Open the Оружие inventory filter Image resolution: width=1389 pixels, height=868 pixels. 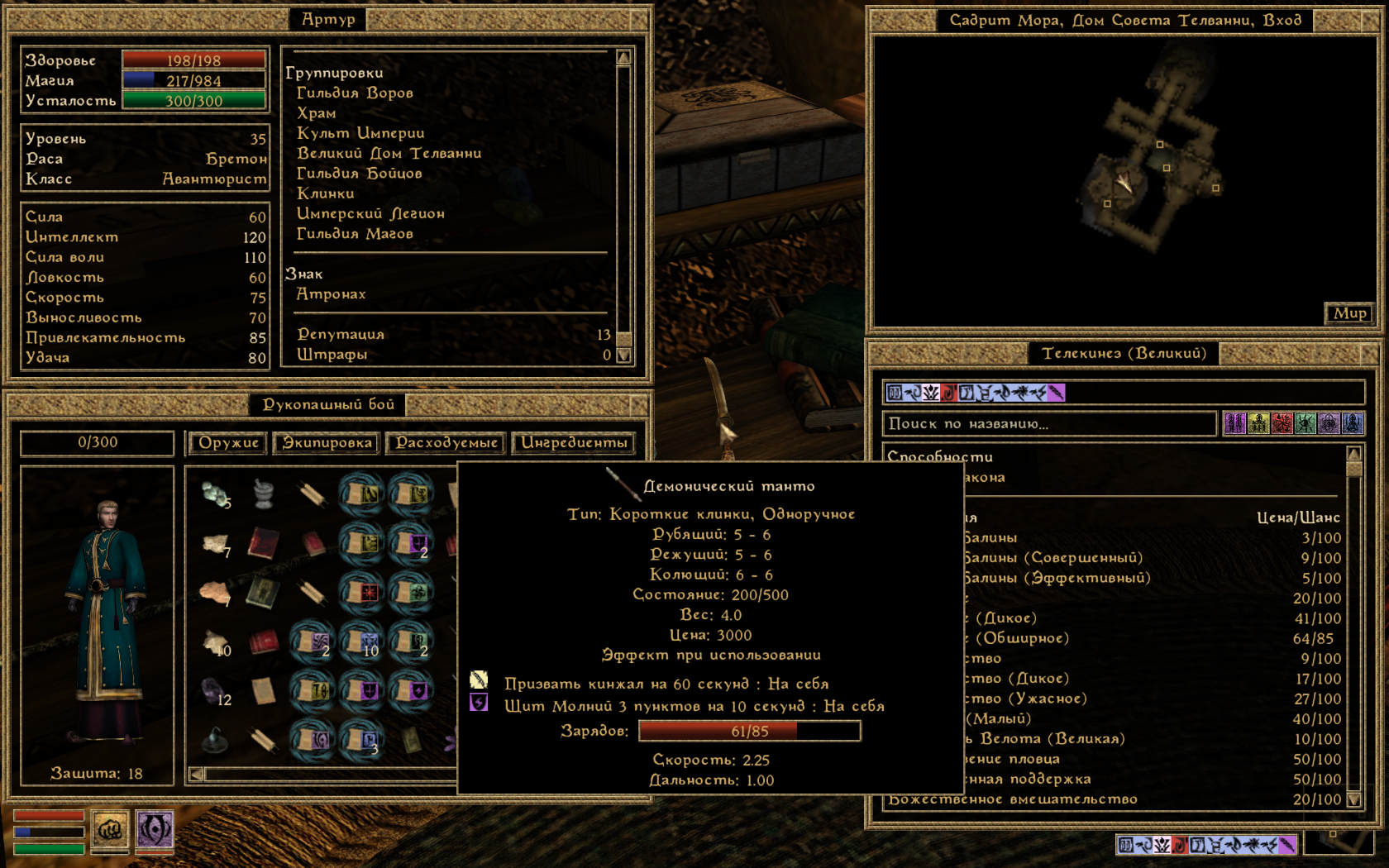[228, 443]
